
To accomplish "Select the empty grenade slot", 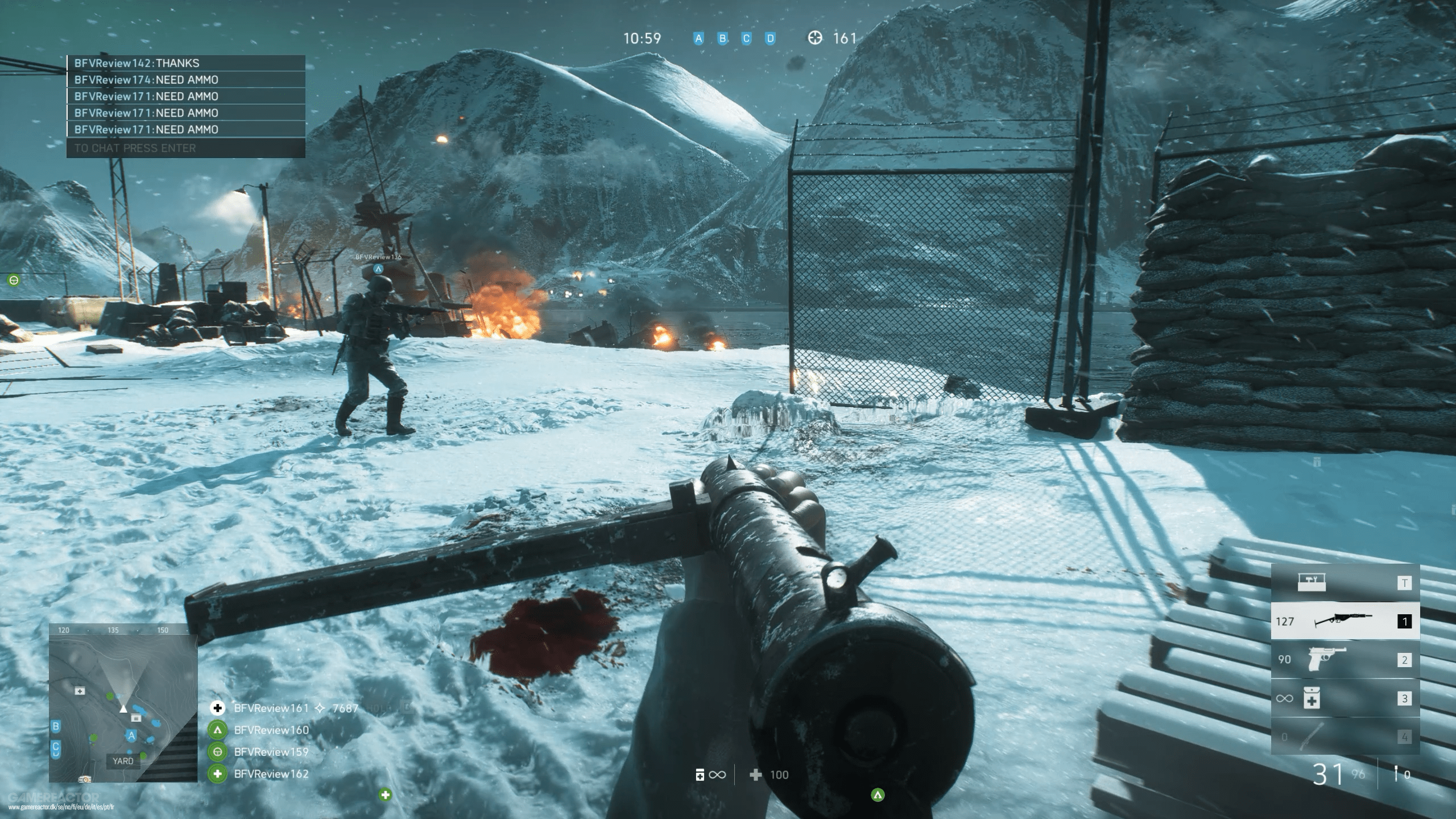I will [1345, 737].
